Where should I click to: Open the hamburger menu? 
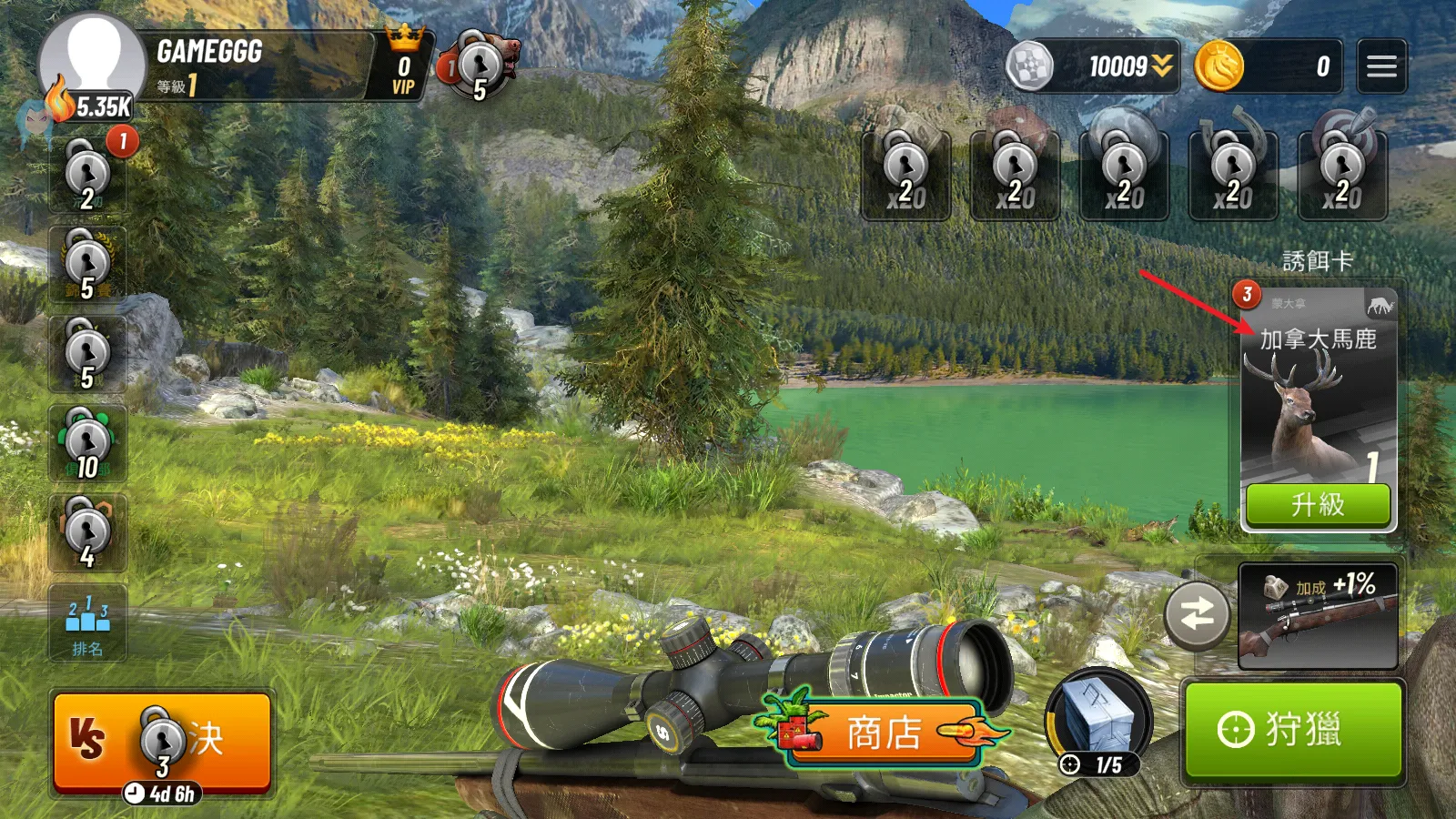coord(1381,66)
